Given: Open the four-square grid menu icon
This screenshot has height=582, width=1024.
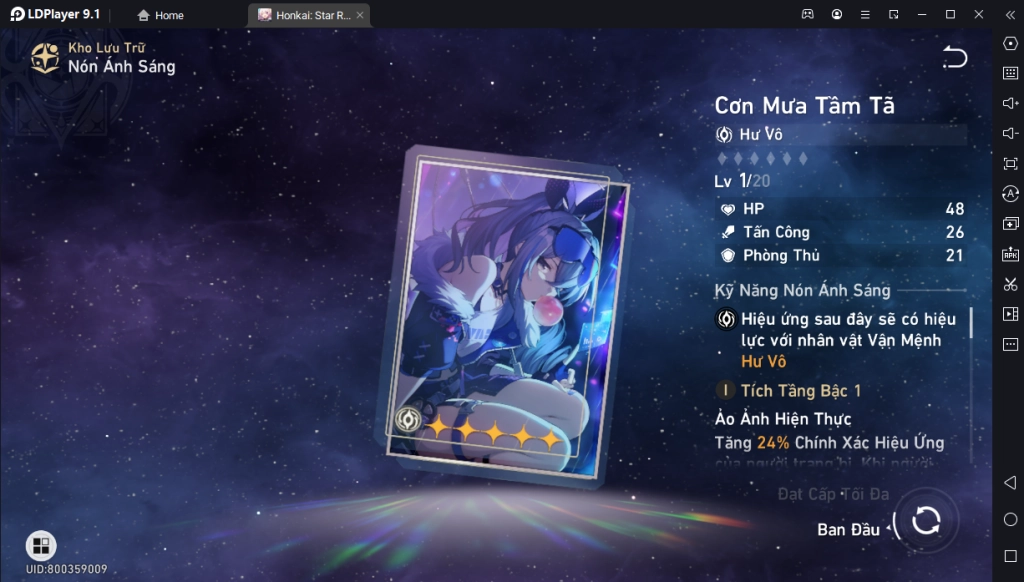Looking at the screenshot, I should [41, 545].
